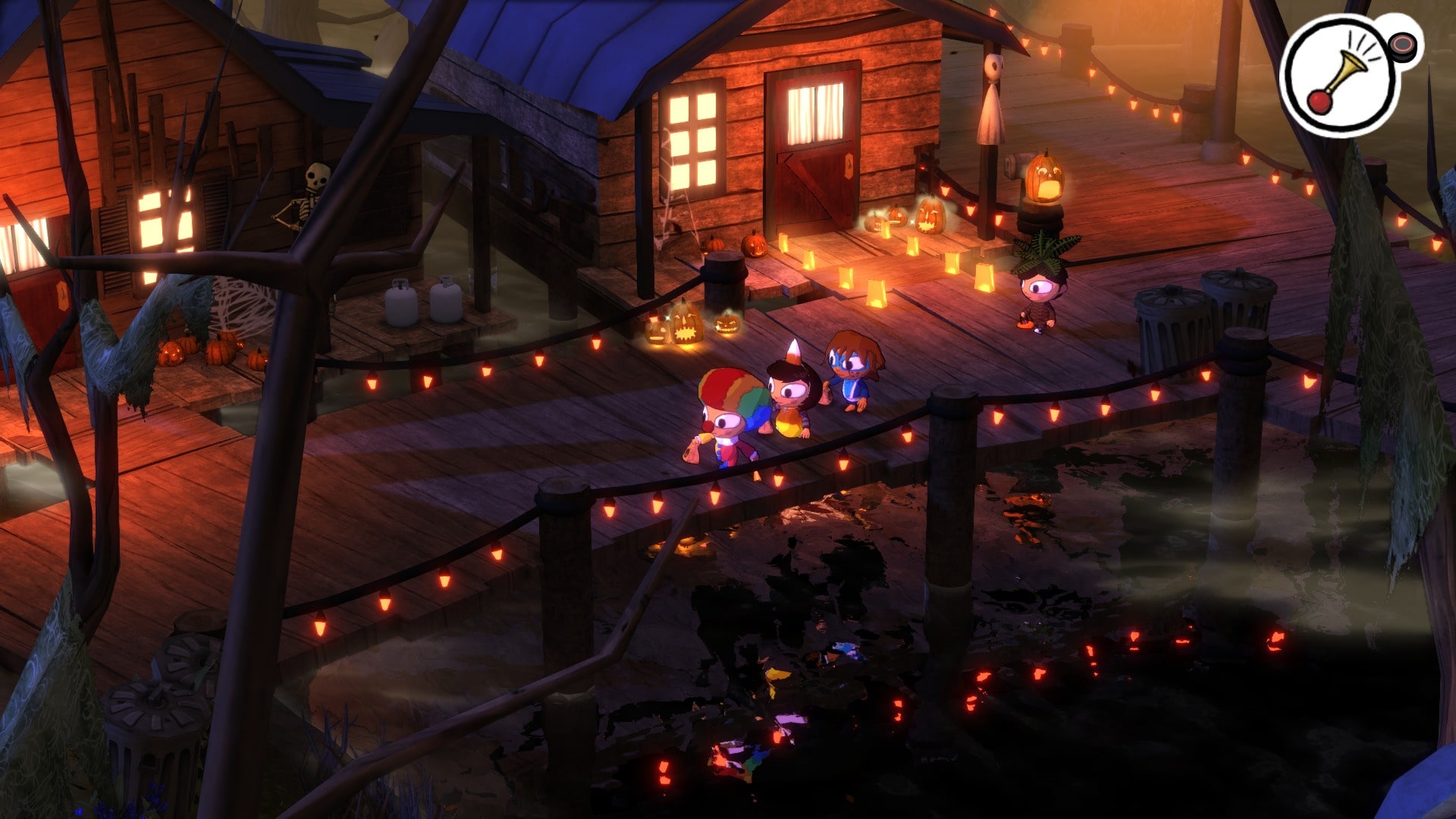Click the glowing jack-o-lantern on the pedestal
Image resolution: width=1456 pixels, height=819 pixels.
coord(1046,178)
